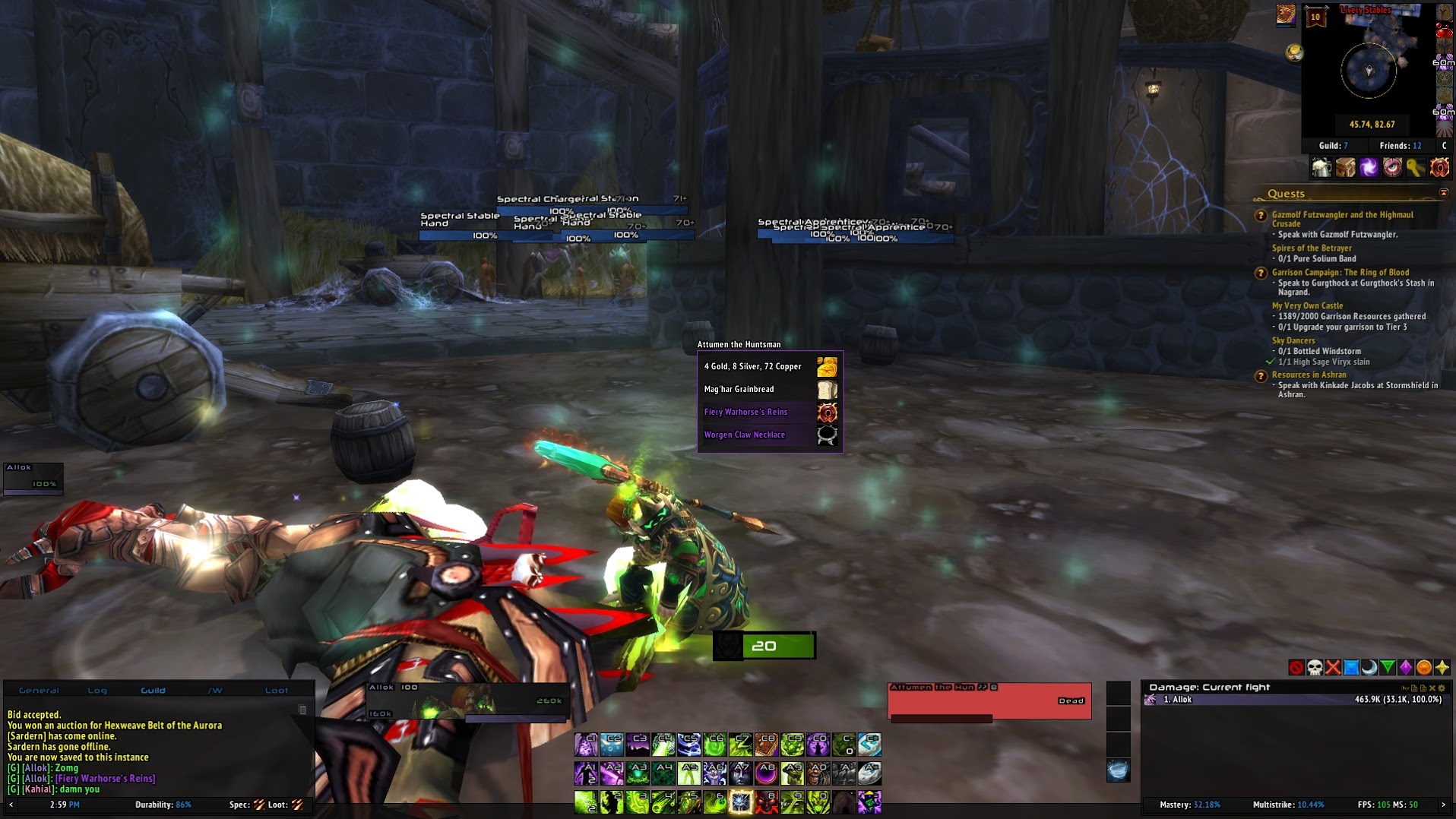Set the yellow star raid marker
The height and width of the screenshot is (819, 1456).
[x=1442, y=668]
